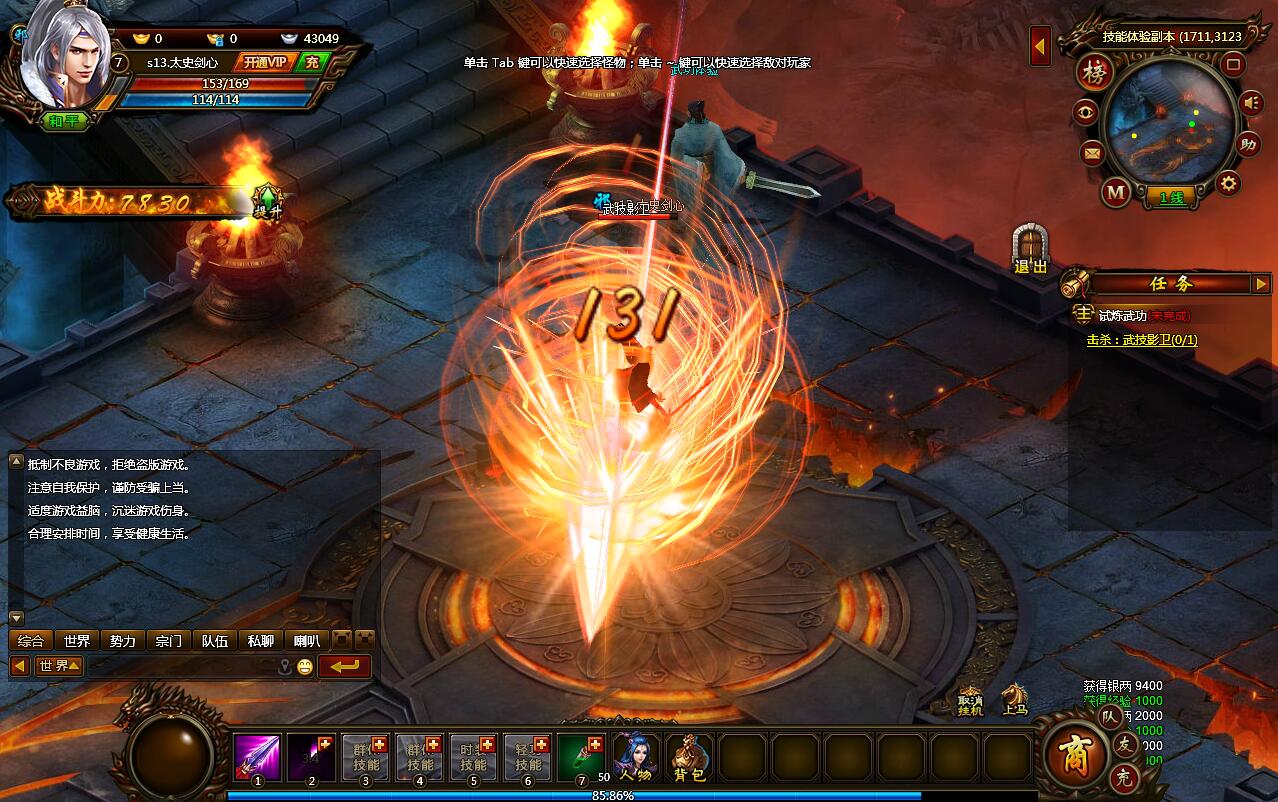Open the 开通VIP button
Image resolution: width=1278 pixels, height=802 pixels.
click(x=264, y=62)
